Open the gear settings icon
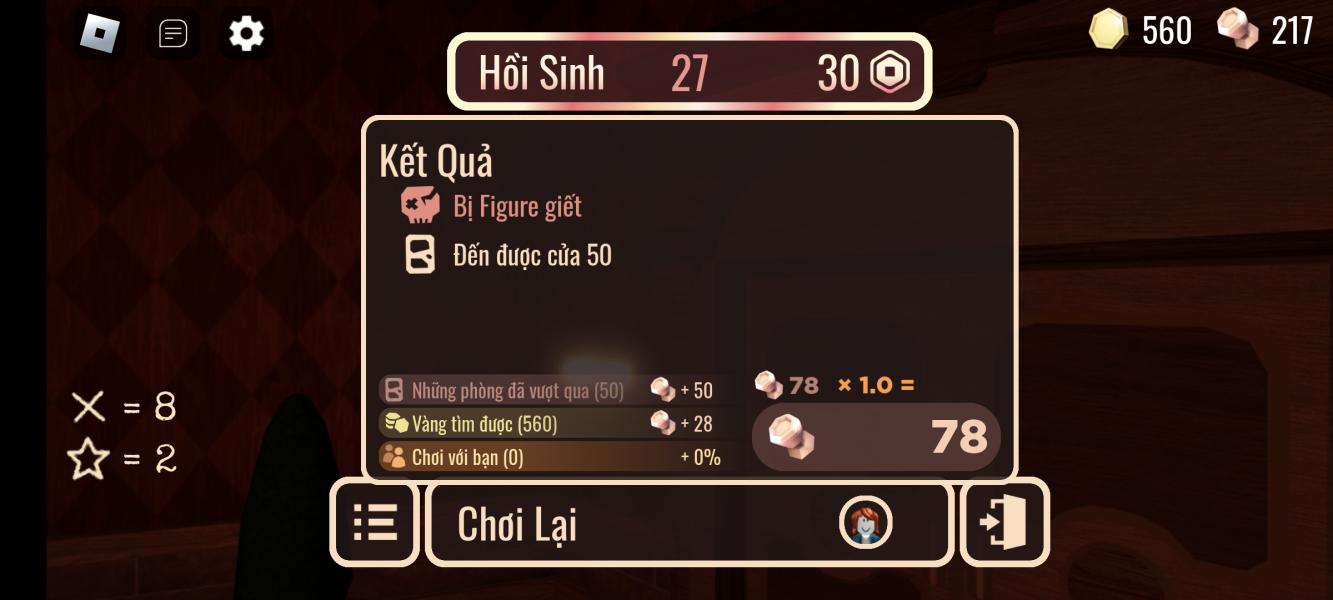Screen dimensions: 1333x600 (246, 34)
